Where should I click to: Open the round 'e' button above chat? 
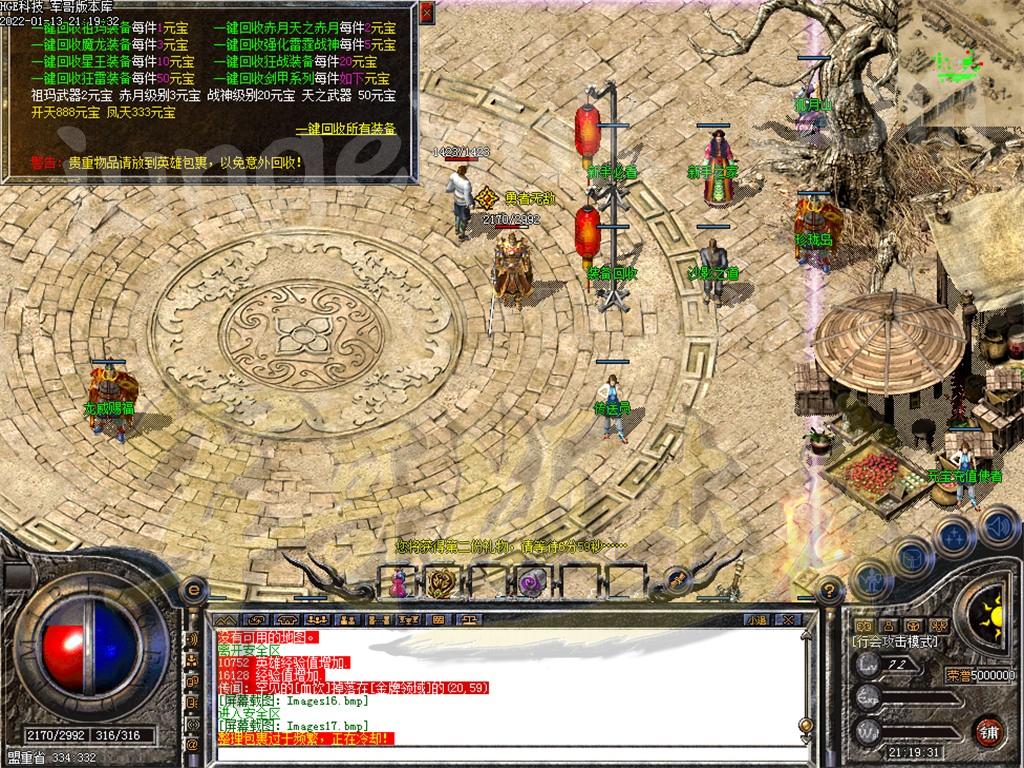tap(194, 591)
